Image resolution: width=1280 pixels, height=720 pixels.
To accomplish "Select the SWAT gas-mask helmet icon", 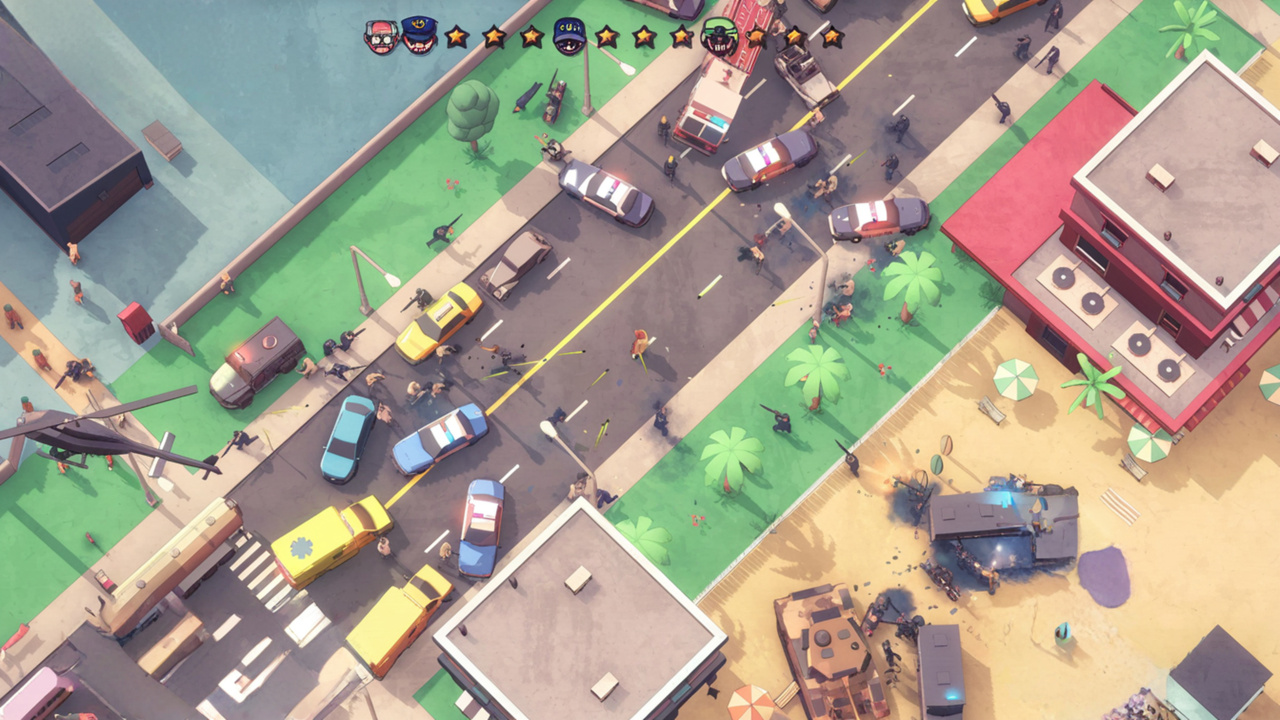I will [718, 35].
